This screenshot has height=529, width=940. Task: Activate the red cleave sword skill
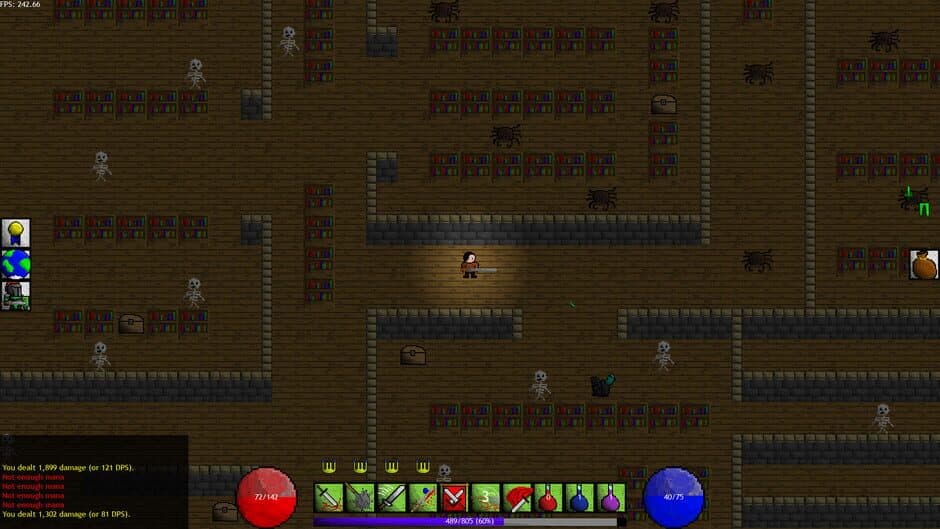(516, 497)
